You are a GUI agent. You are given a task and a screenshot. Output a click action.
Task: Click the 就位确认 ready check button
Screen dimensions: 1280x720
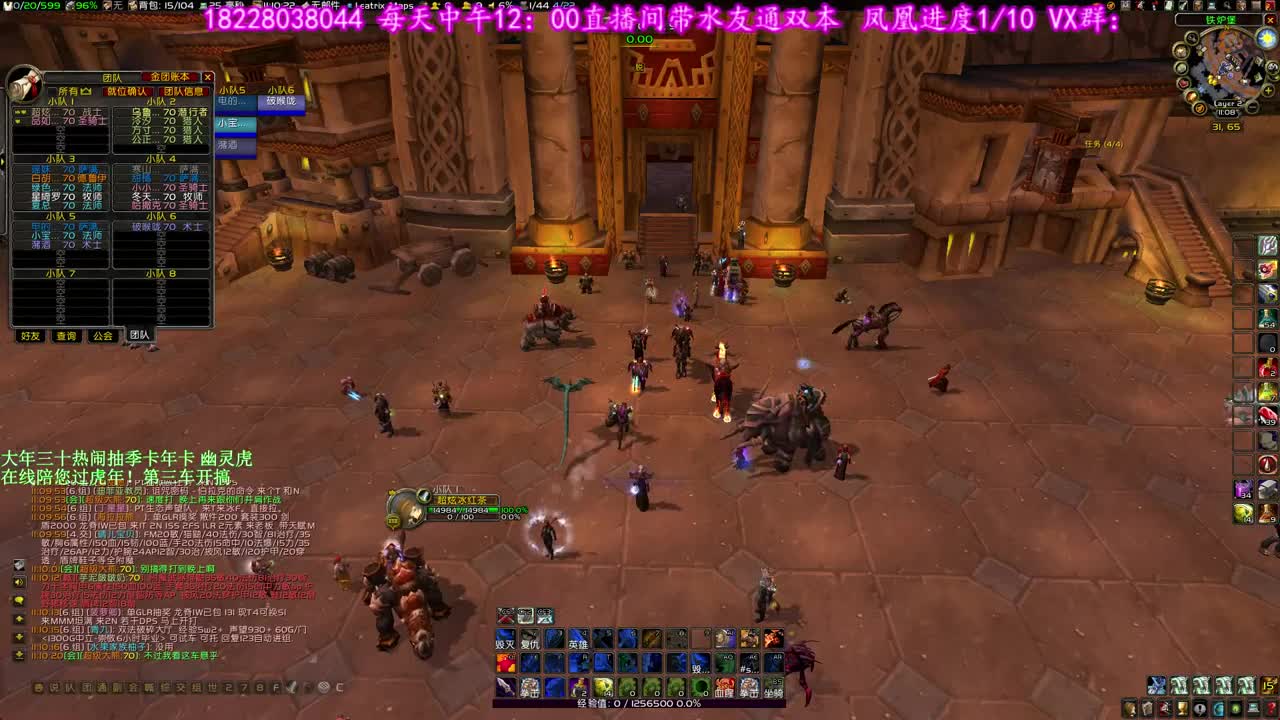tap(129, 90)
